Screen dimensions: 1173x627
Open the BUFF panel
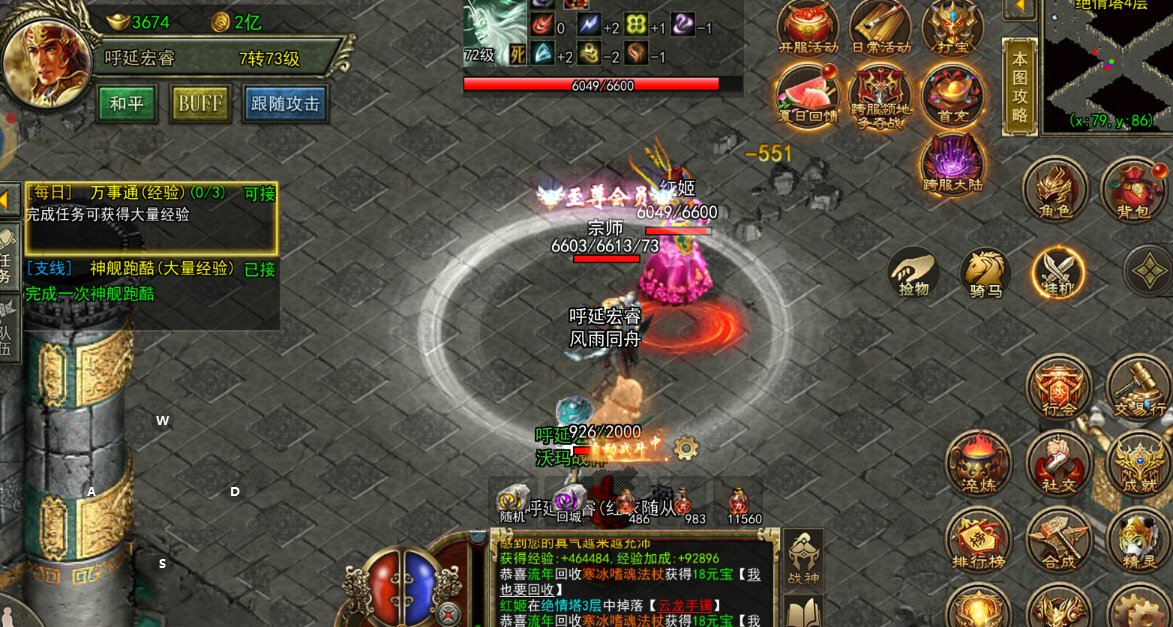tap(201, 104)
